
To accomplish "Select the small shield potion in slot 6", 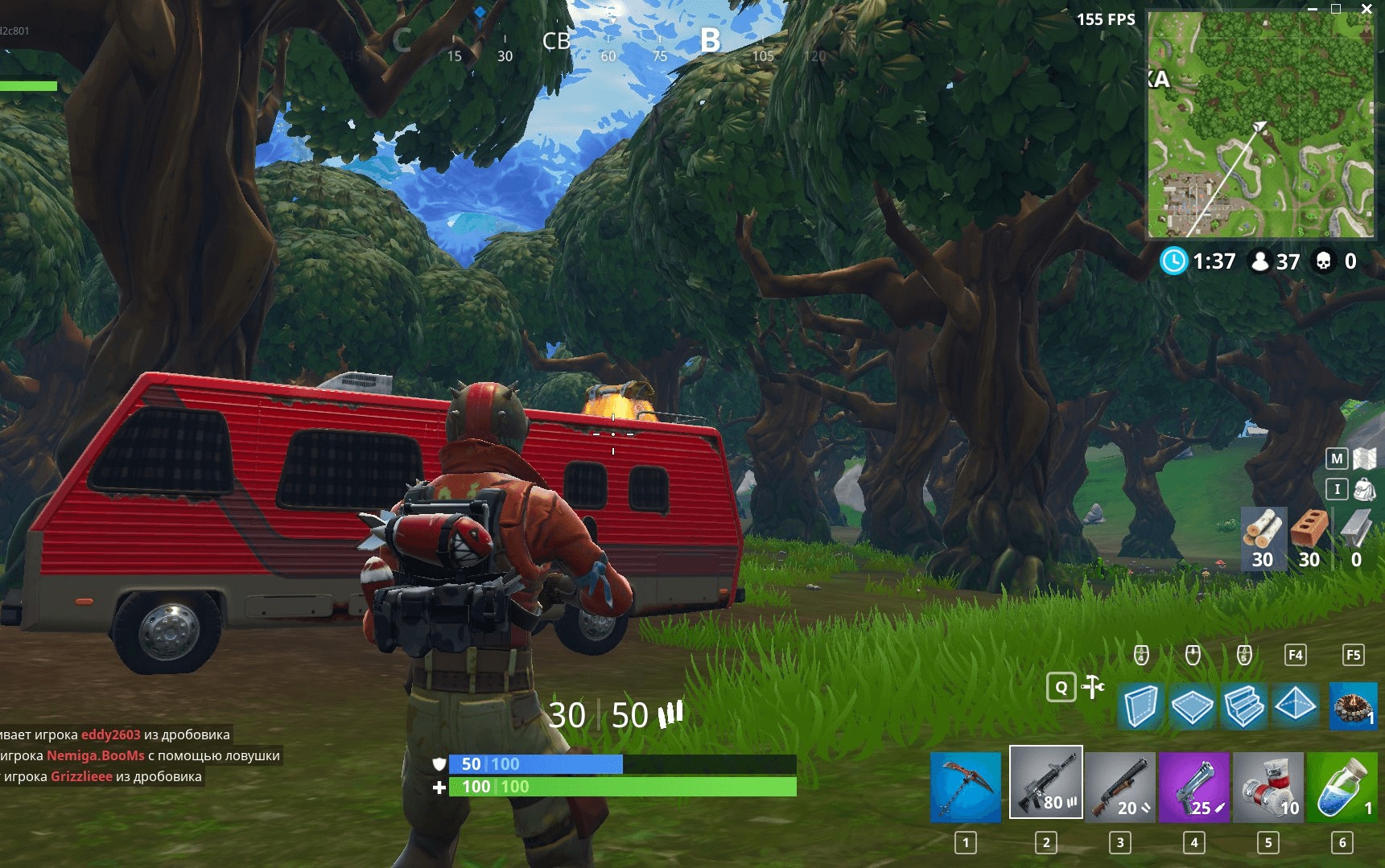I will [x=1342, y=784].
